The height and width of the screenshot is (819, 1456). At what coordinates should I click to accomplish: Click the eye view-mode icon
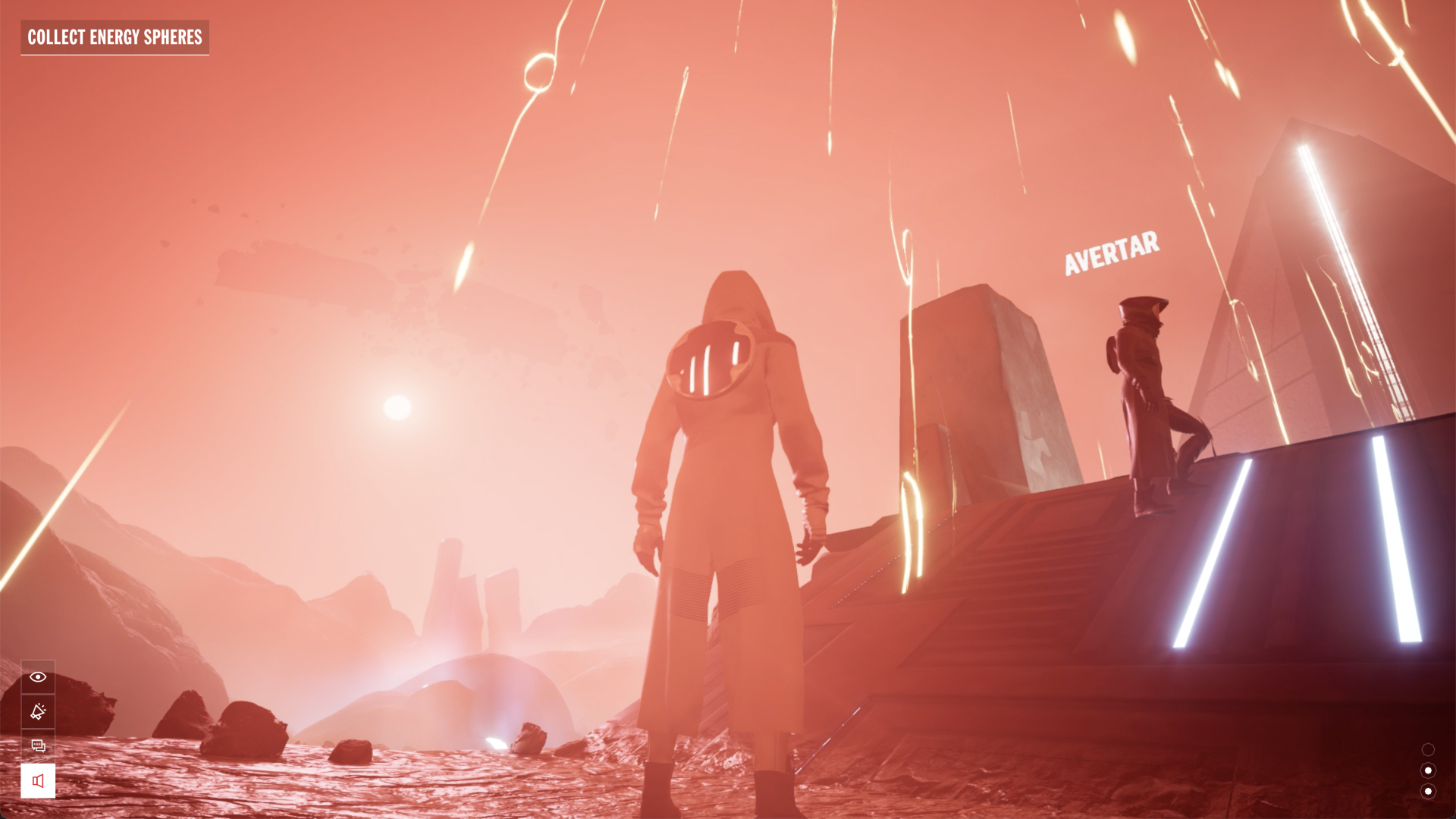point(38,677)
